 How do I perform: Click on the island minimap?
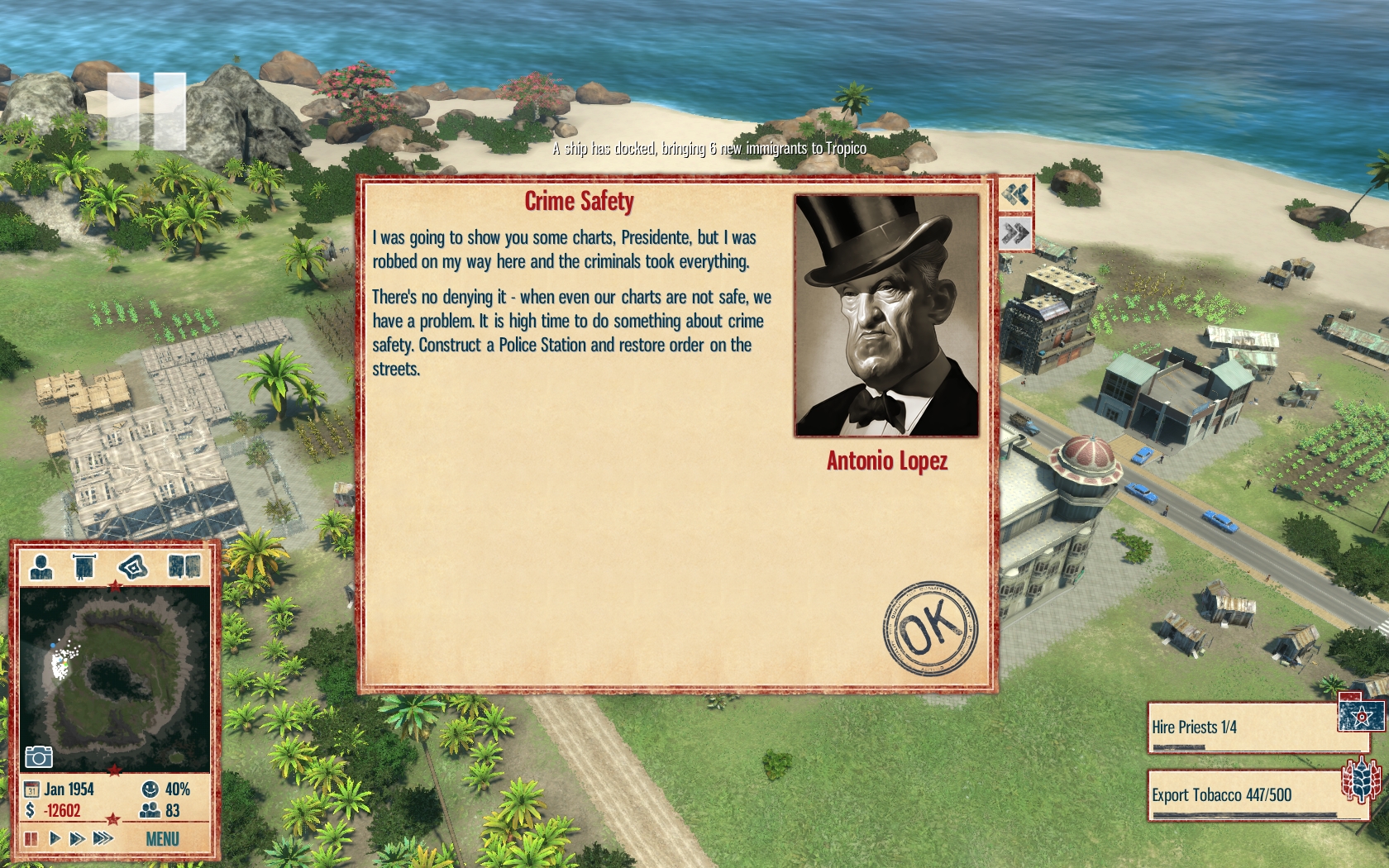coord(114,678)
